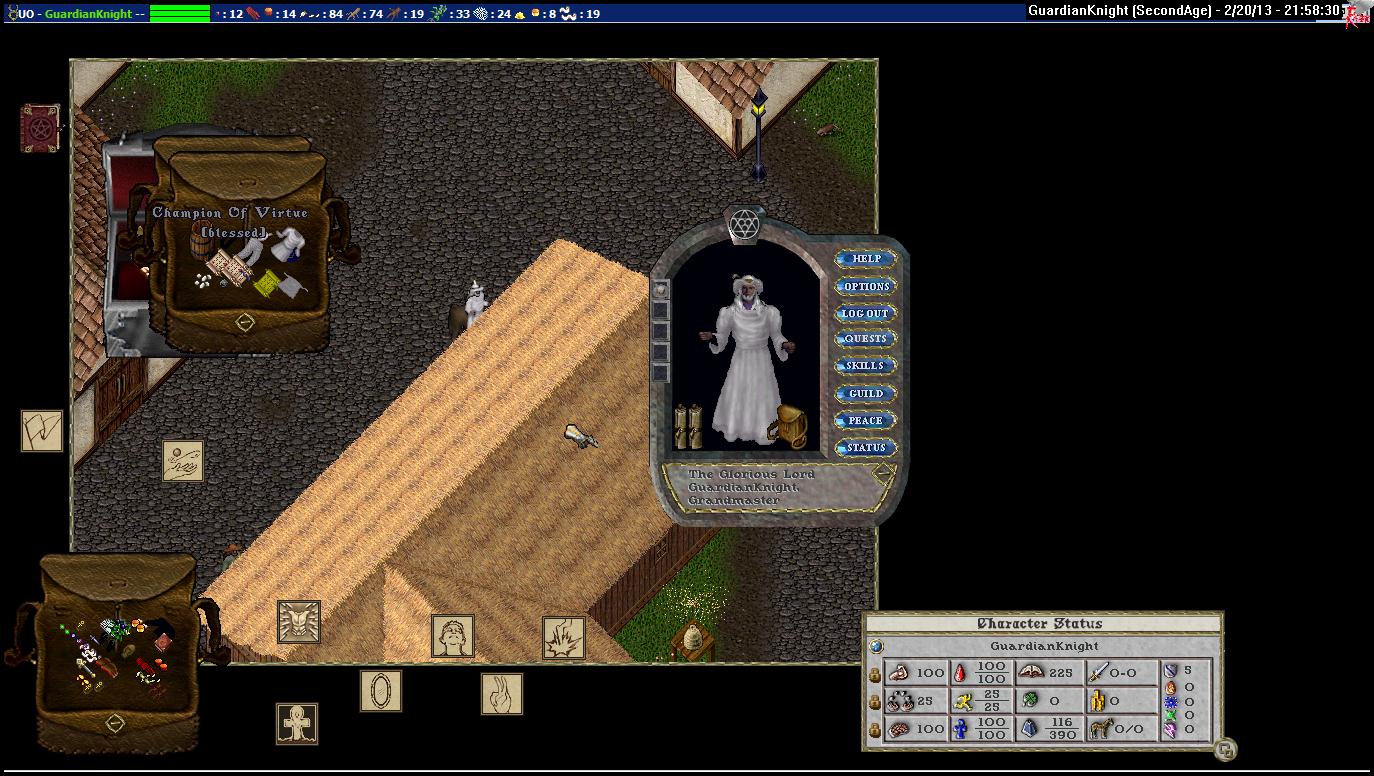Select the yellow scroll in the Champion backpack
Screen dimensions: 1374x776
[x=266, y=285]
